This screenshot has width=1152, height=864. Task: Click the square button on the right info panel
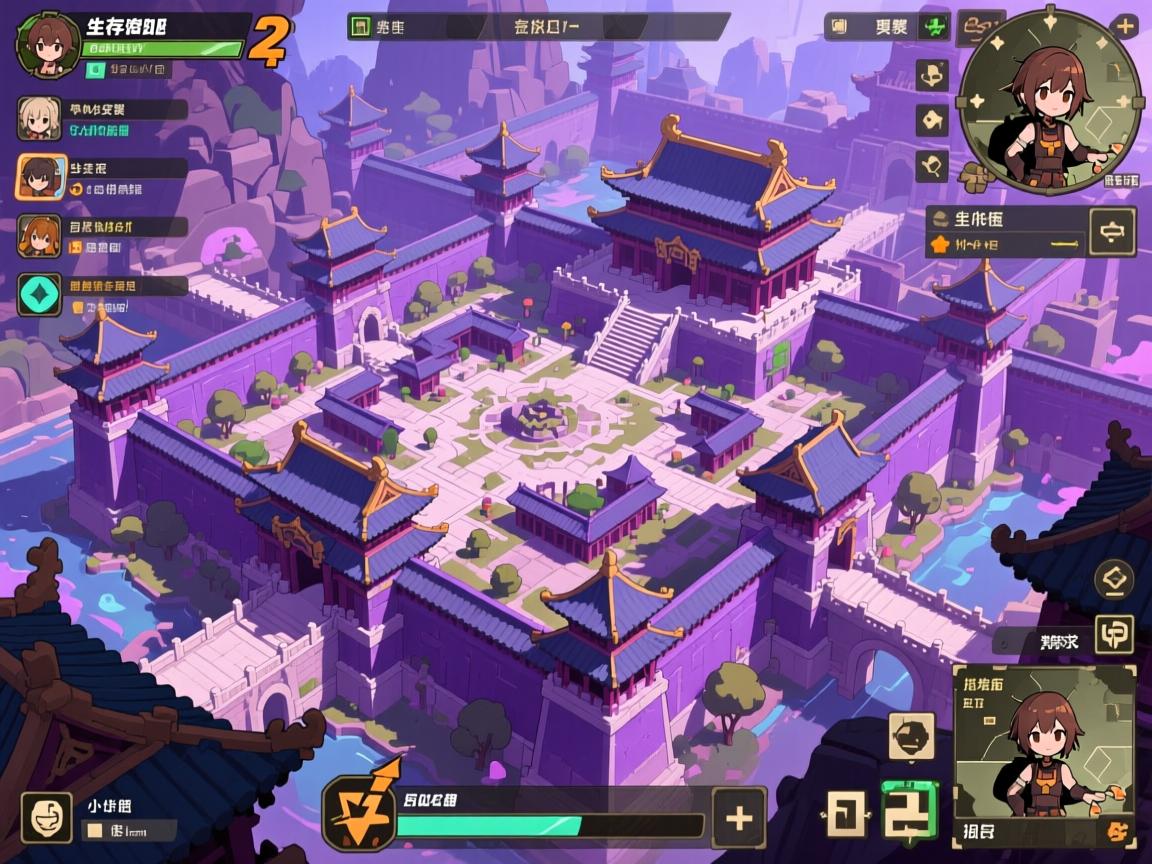click(1112, 233)
